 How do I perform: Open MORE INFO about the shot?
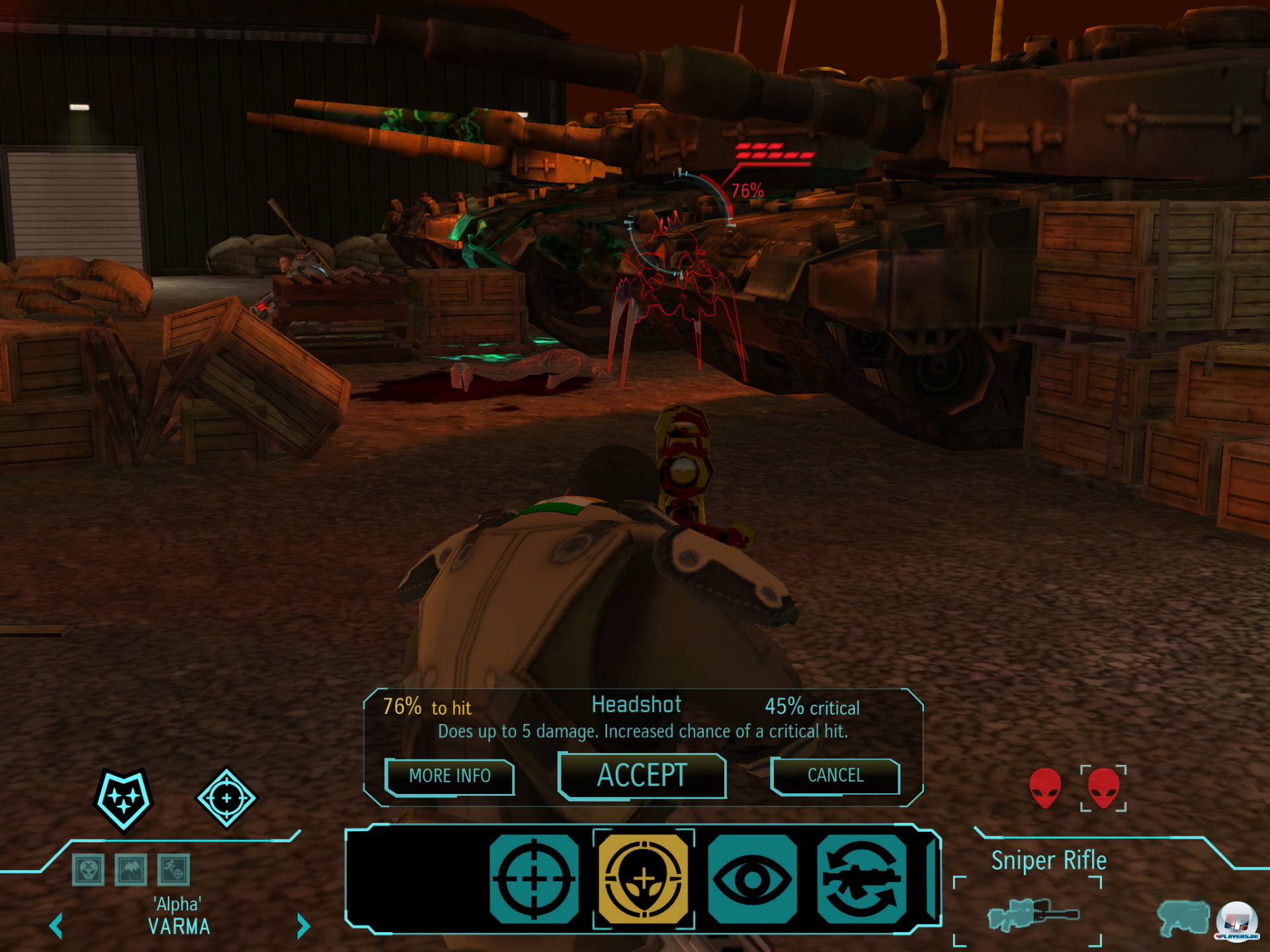coord(450,776)
